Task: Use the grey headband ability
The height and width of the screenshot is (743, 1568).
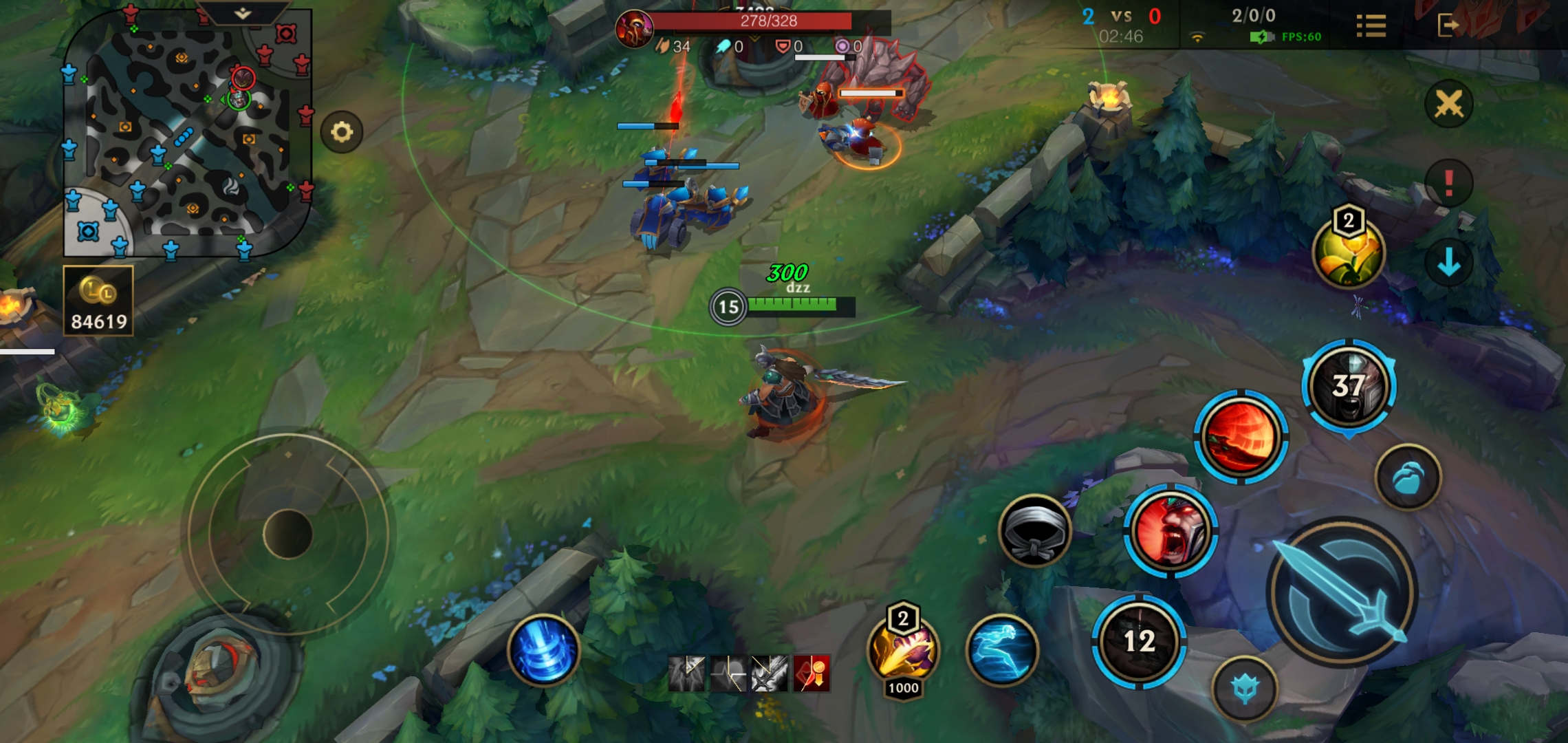Action: tap(1034, 530)
